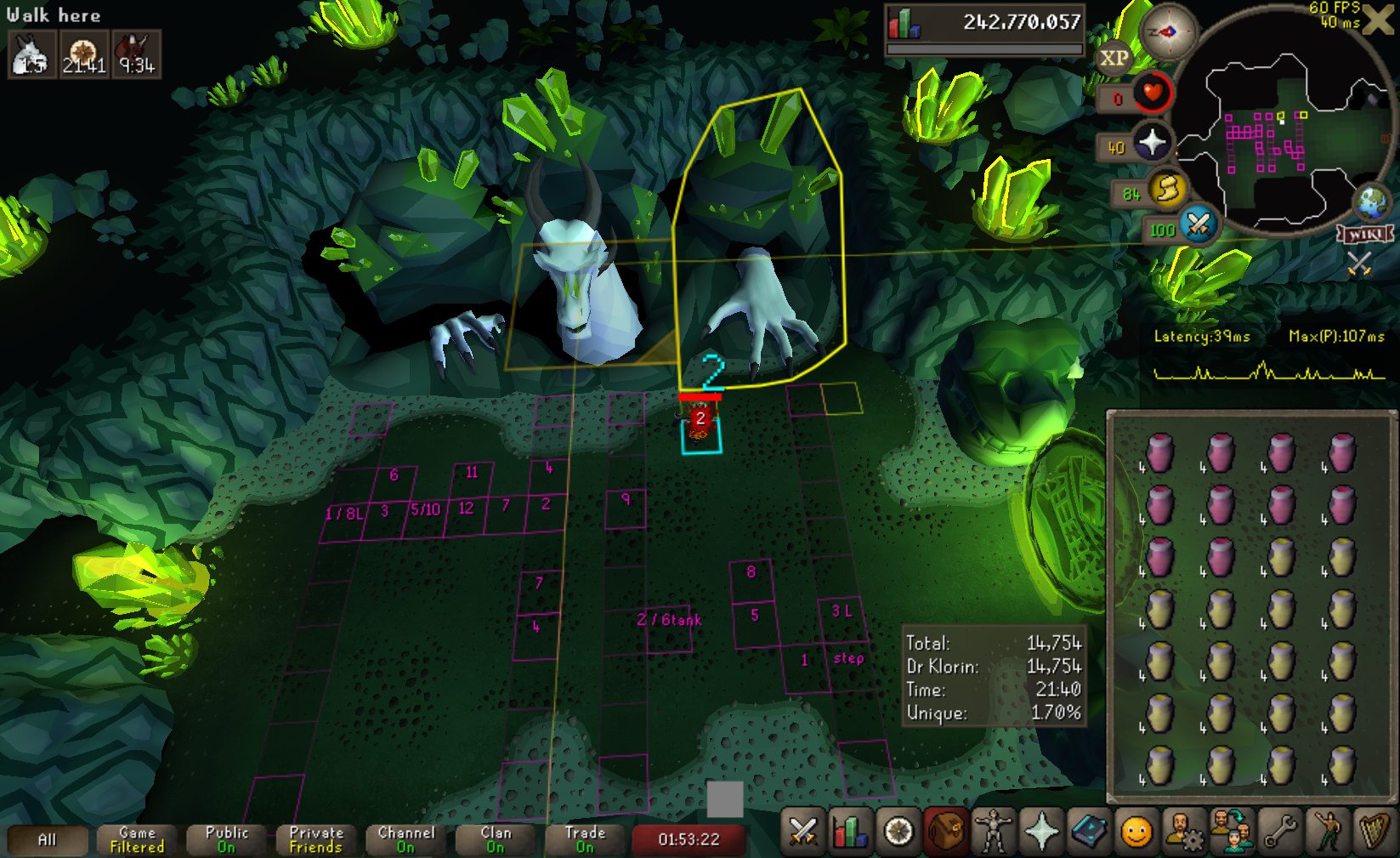
Task: Click the compass to face north
Action: (x=1168, y=32)
